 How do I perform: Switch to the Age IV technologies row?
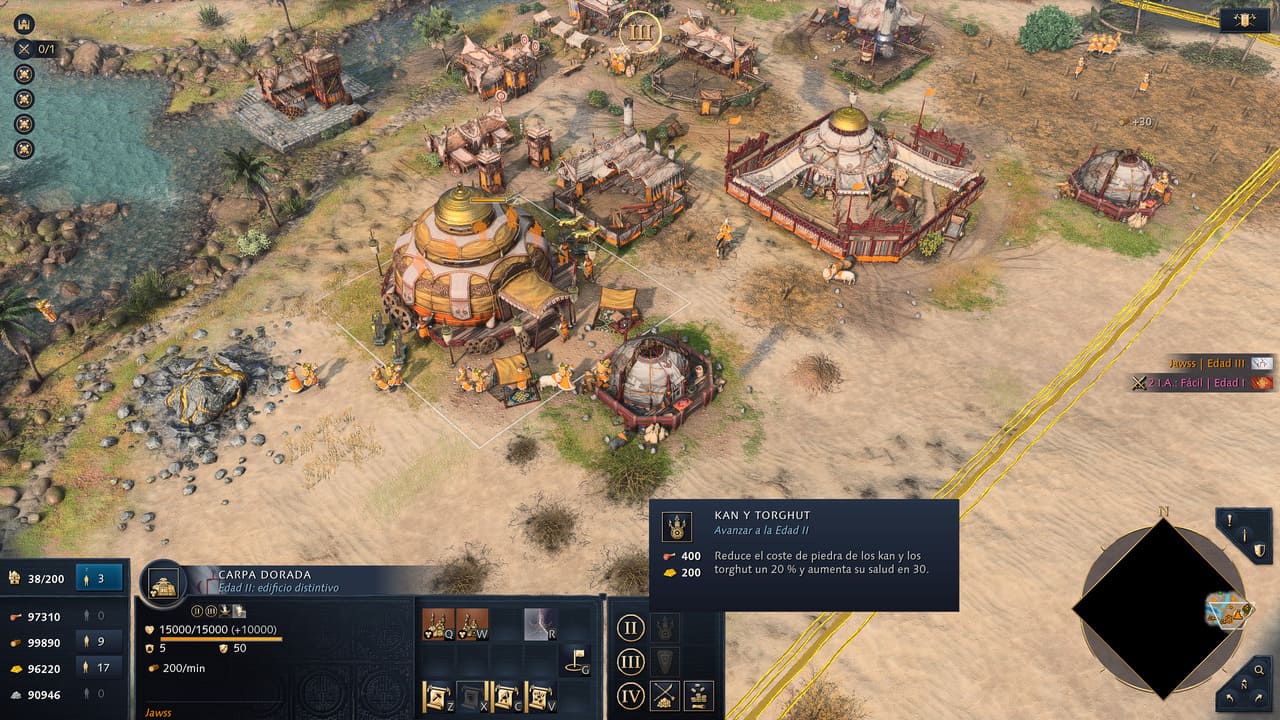(630, 695)
